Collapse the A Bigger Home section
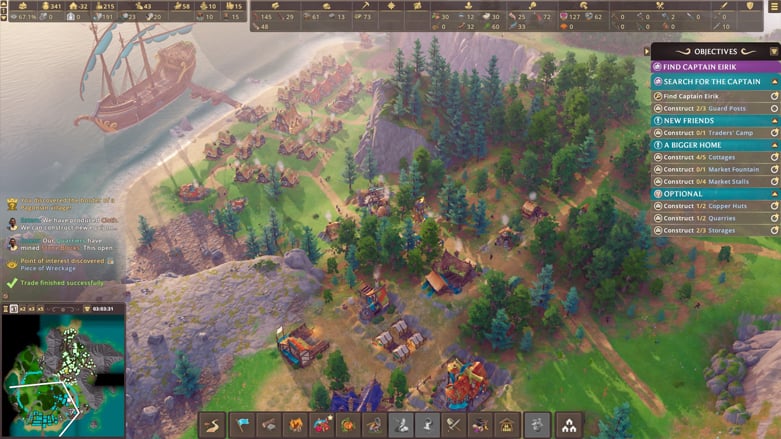 click(773, 145)
